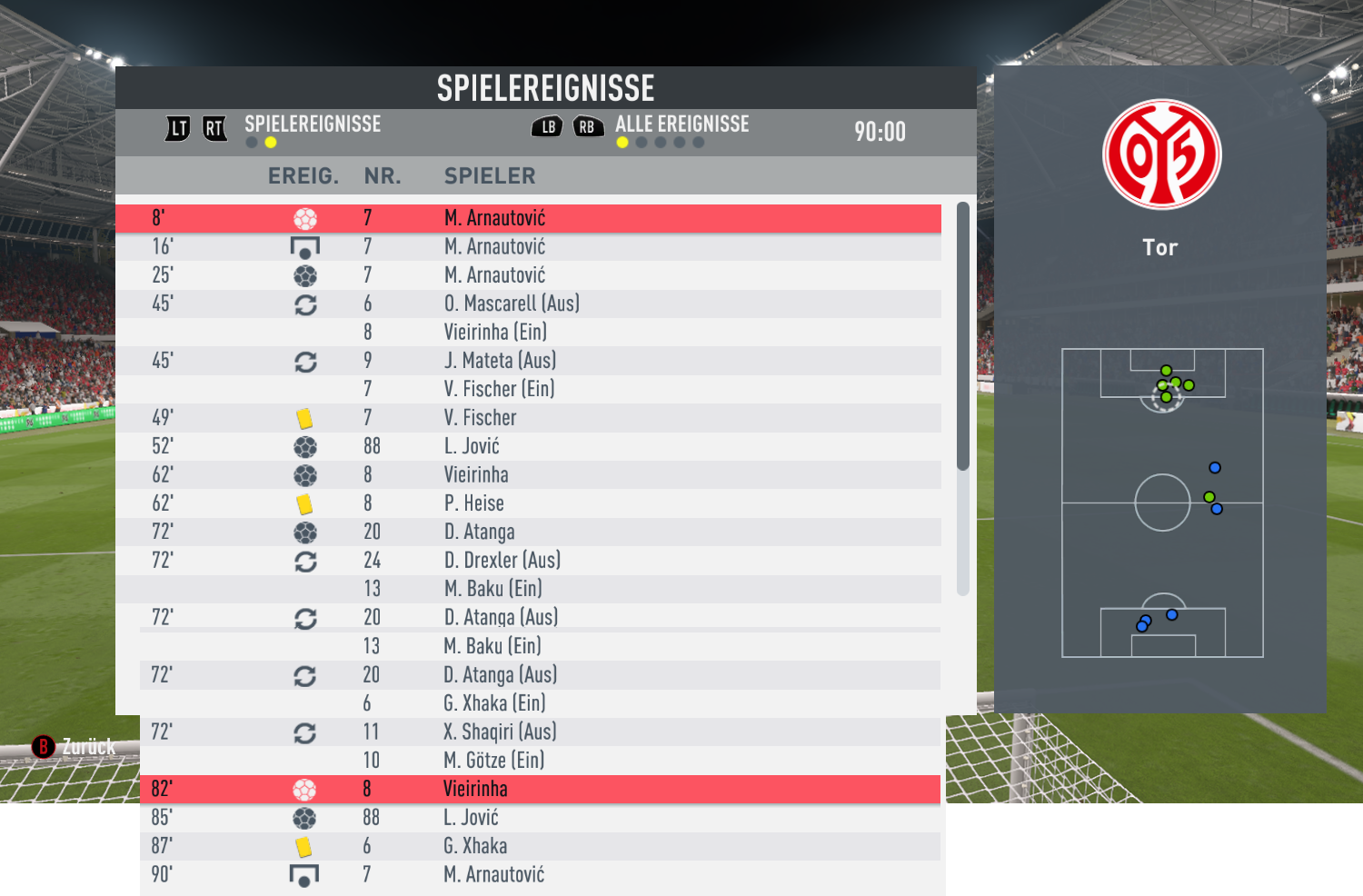Select the 8' M. Arnautović goal row
The width and height of the screenshot is (1363, 896).
pos(528,218)
